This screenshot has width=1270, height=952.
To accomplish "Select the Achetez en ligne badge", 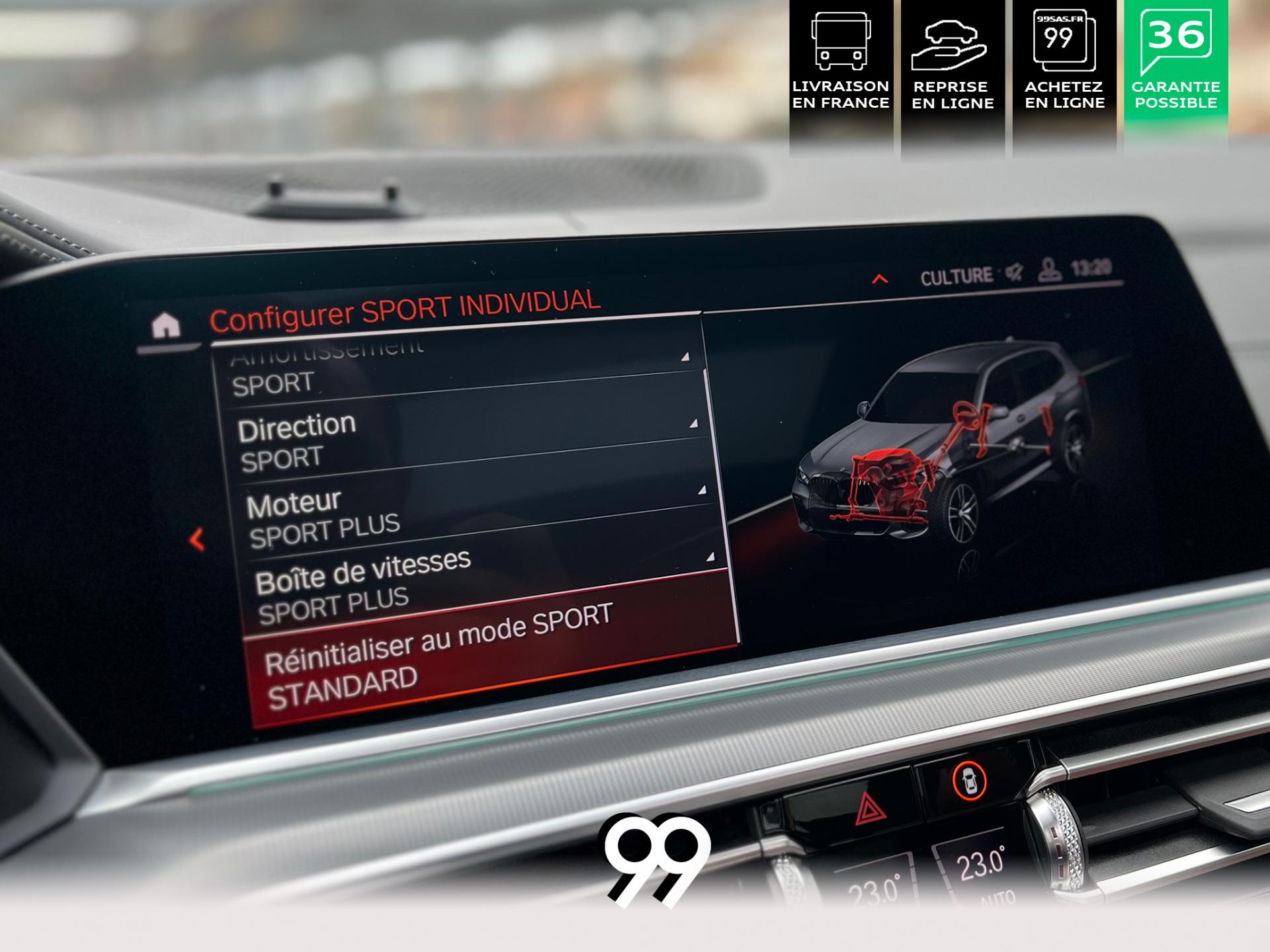I will [1064, 66].
